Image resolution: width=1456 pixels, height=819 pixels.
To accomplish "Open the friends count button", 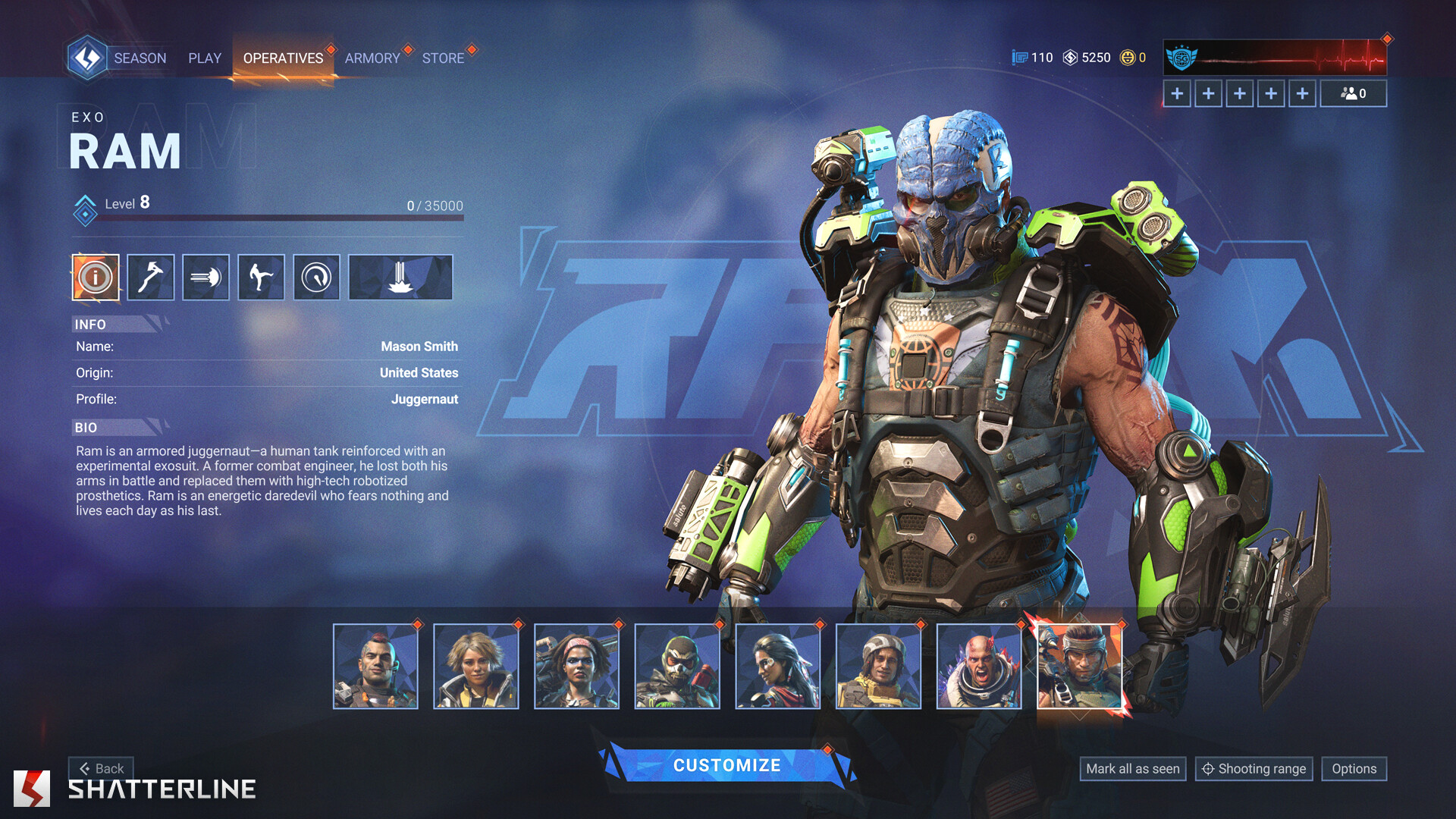I will click(1353, 94).
